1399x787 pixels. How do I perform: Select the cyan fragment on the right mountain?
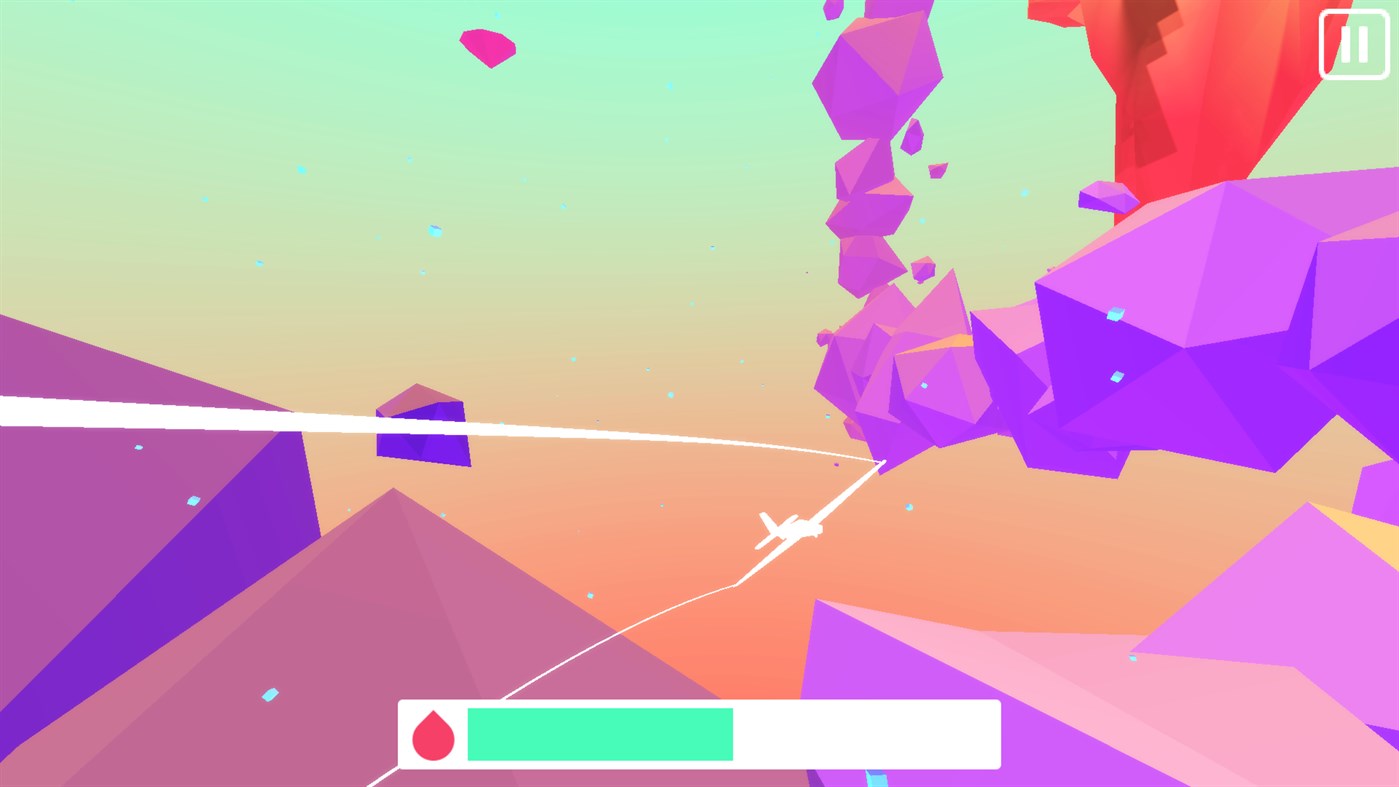(1132, 658)
